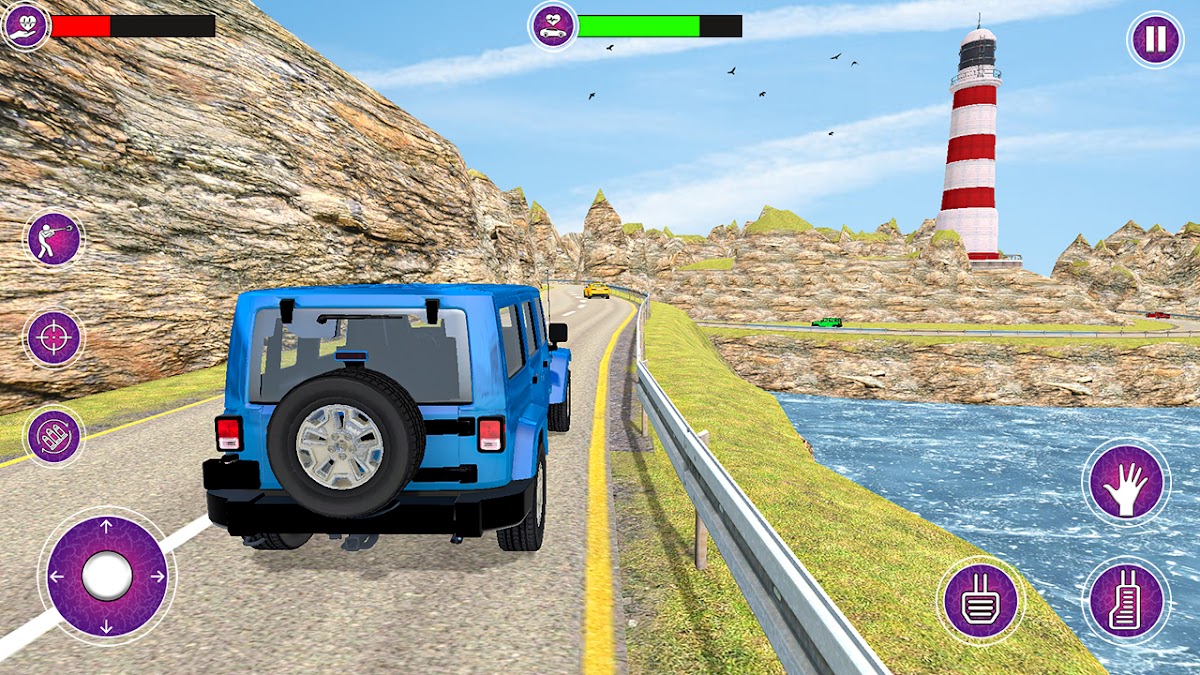
Task: Hit the brake pedal button
Action: [x=980, y=601]
